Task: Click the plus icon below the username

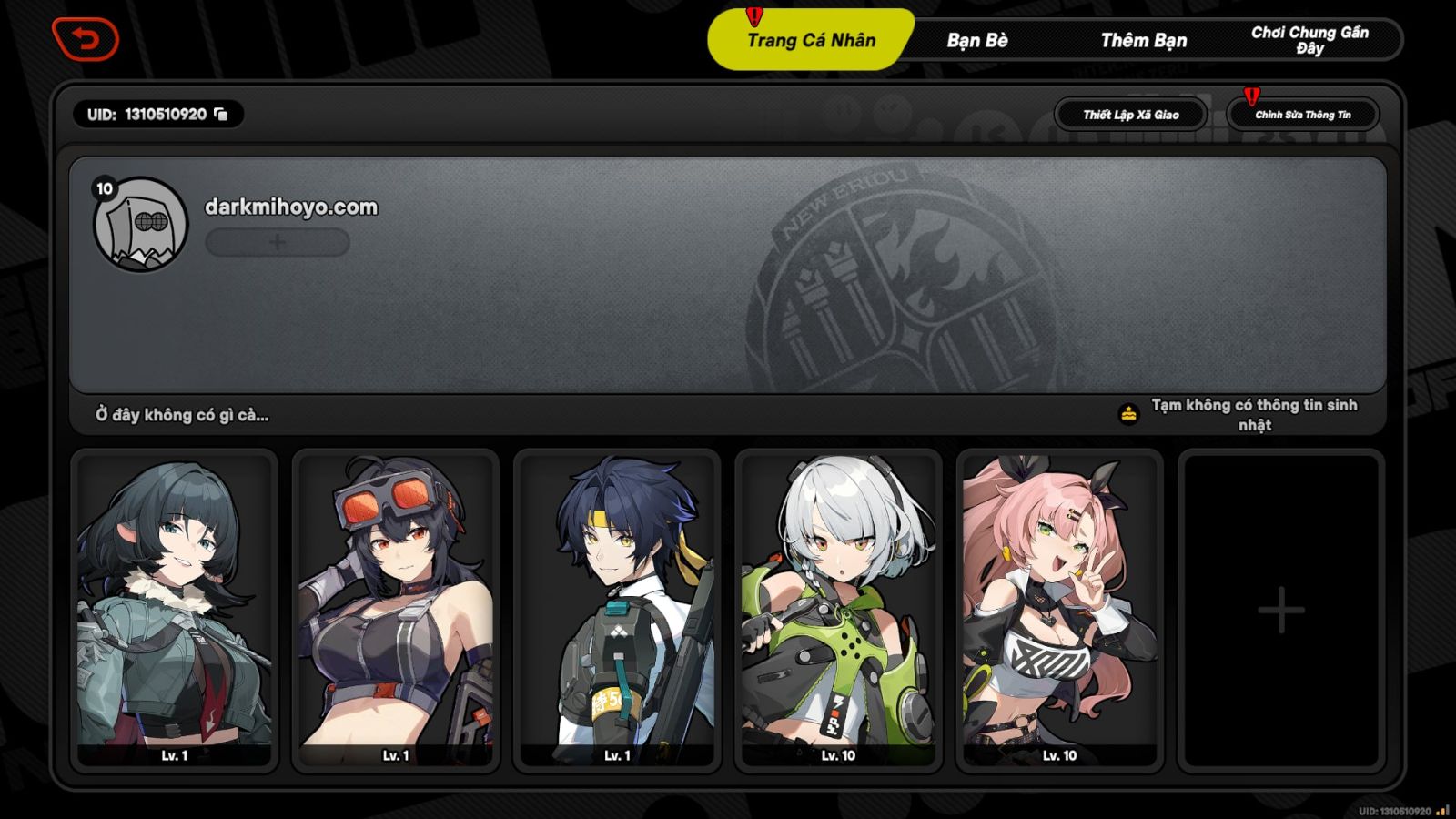Action: coord(276,242)
